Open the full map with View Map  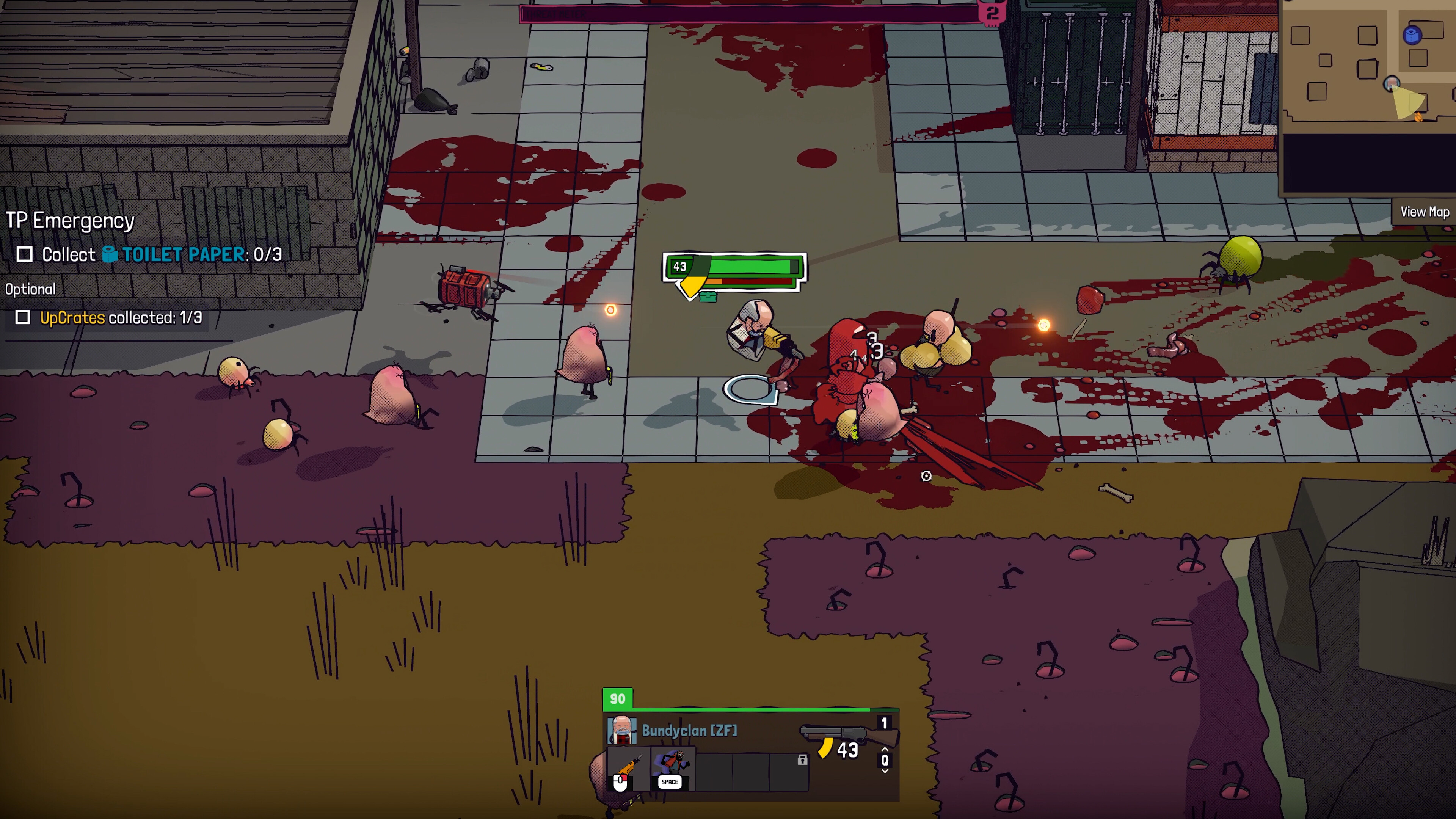pyautogui.click(x=1424, y=212)
